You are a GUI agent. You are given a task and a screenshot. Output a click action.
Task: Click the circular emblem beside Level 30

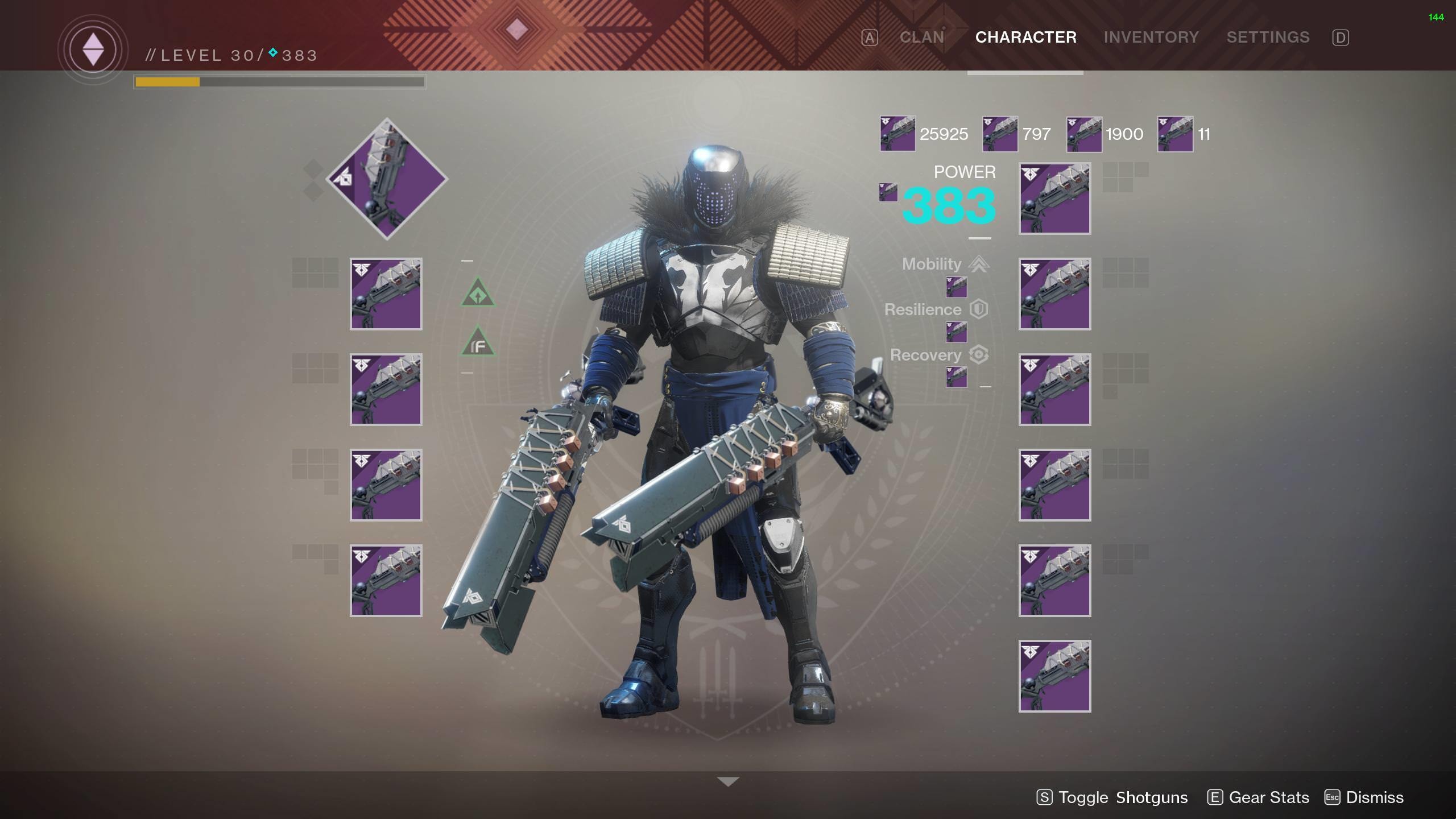coord(93,50)
